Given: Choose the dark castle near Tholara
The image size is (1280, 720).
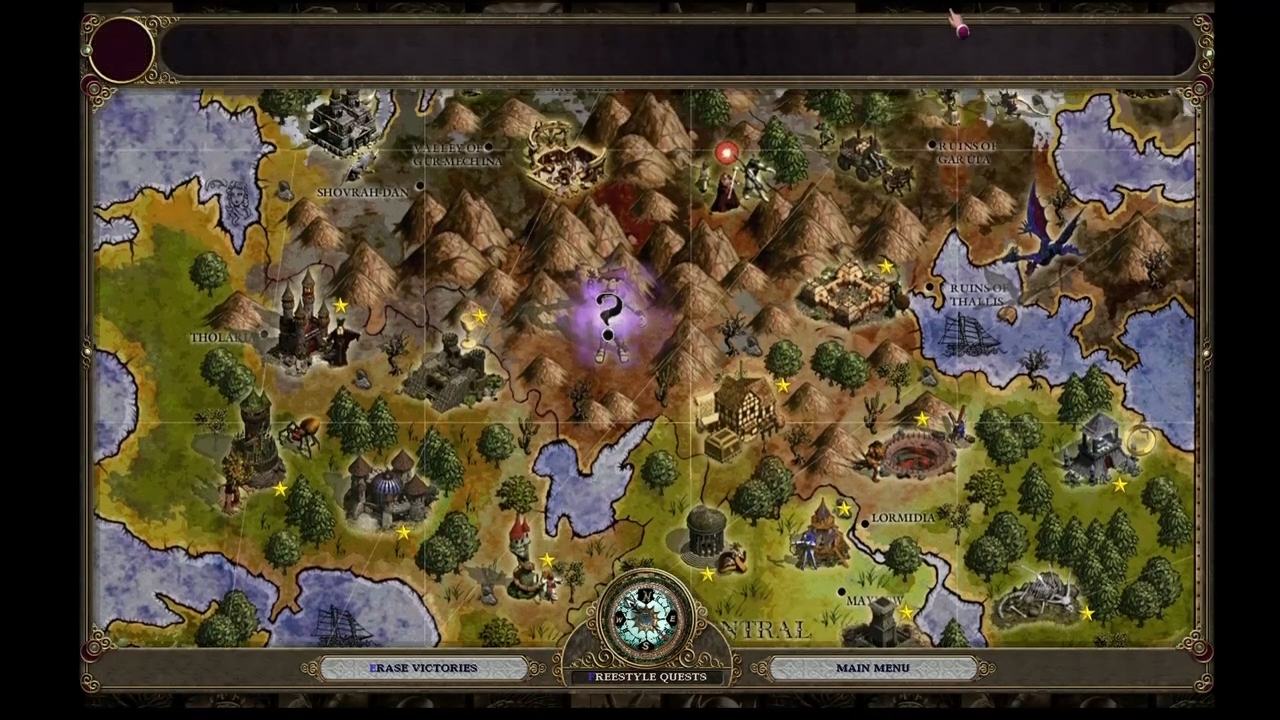Looking at the screenshot, I should (x=305, y=322).
